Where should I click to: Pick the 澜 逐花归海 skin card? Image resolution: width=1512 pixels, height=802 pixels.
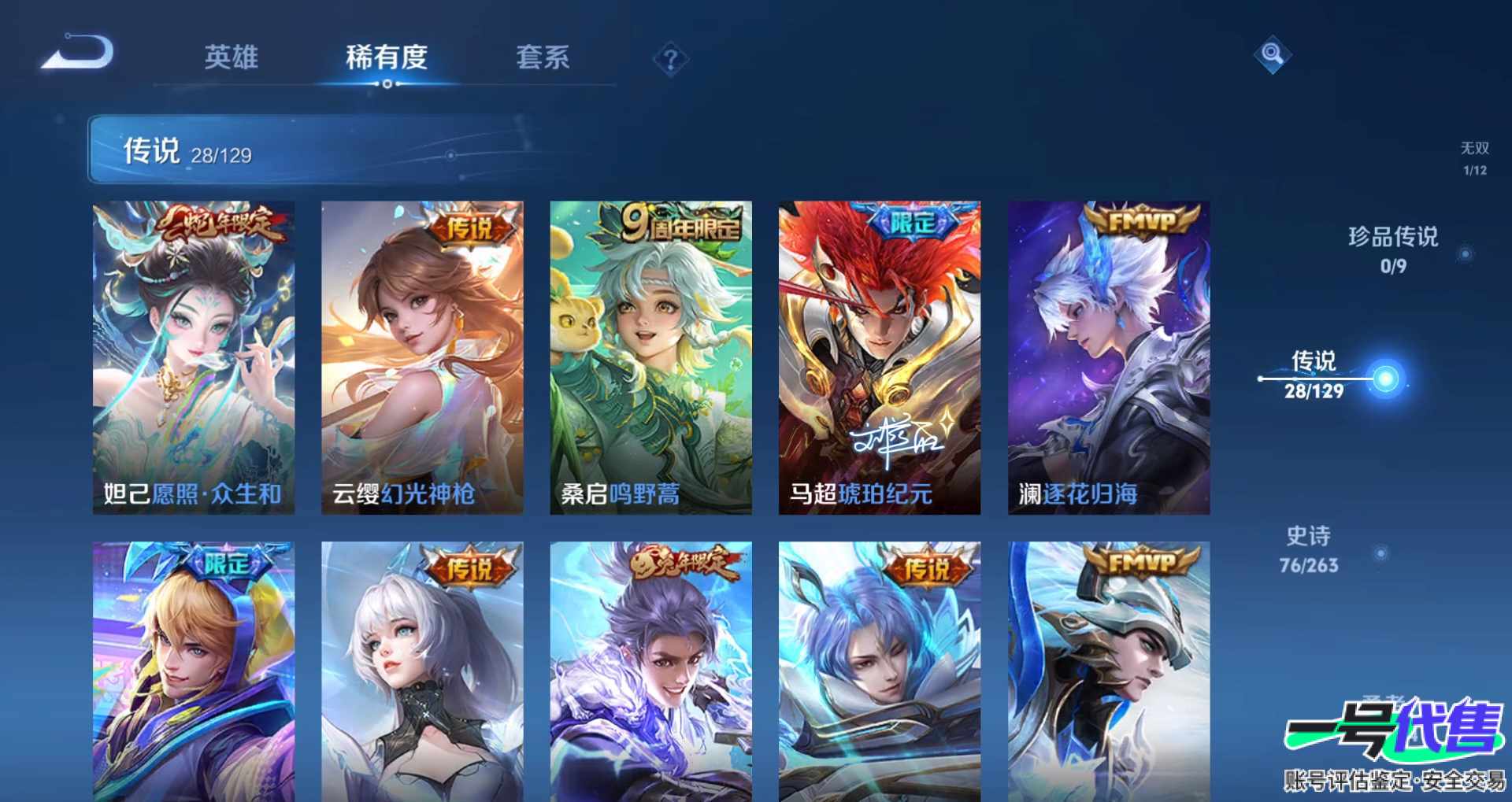(1109, 357)
